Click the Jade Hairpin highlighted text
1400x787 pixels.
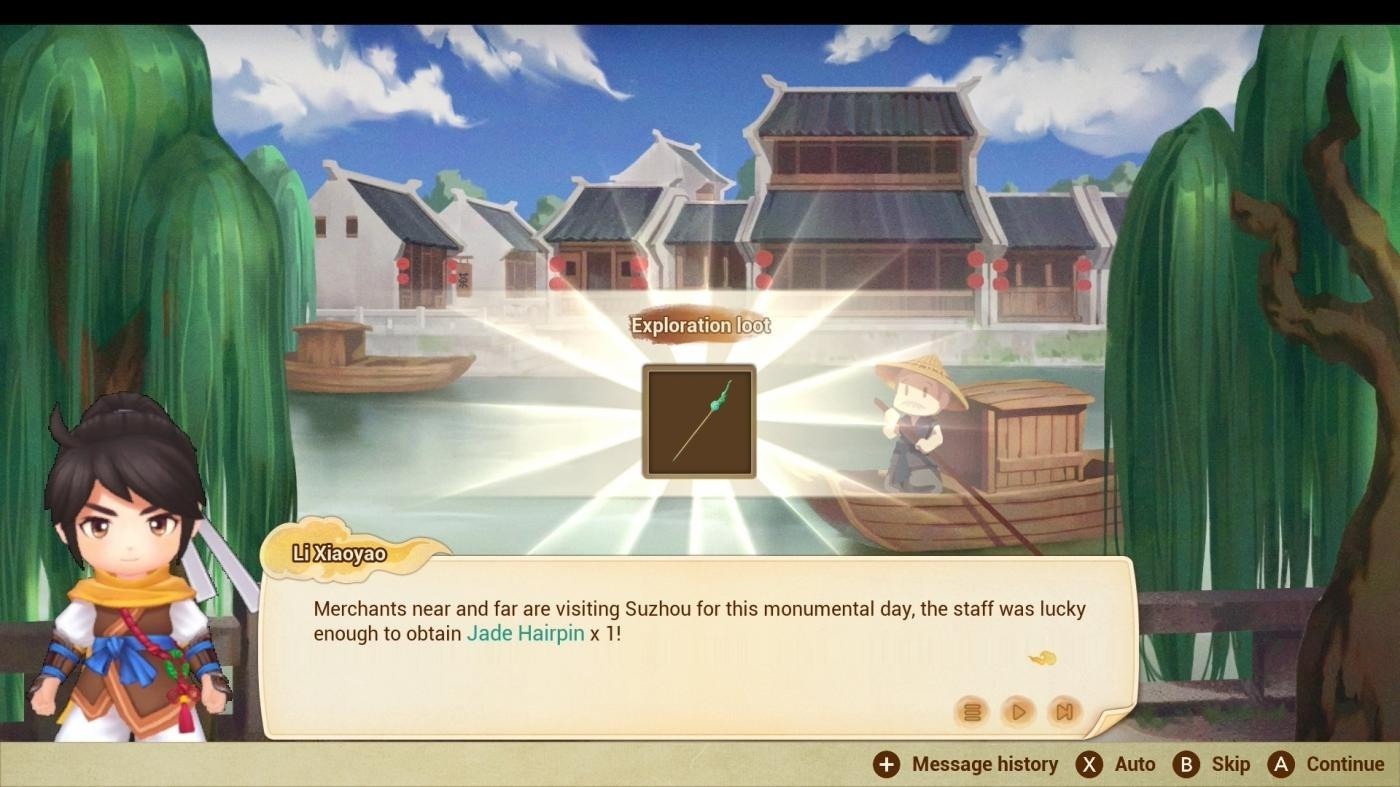tap(524, 633)
